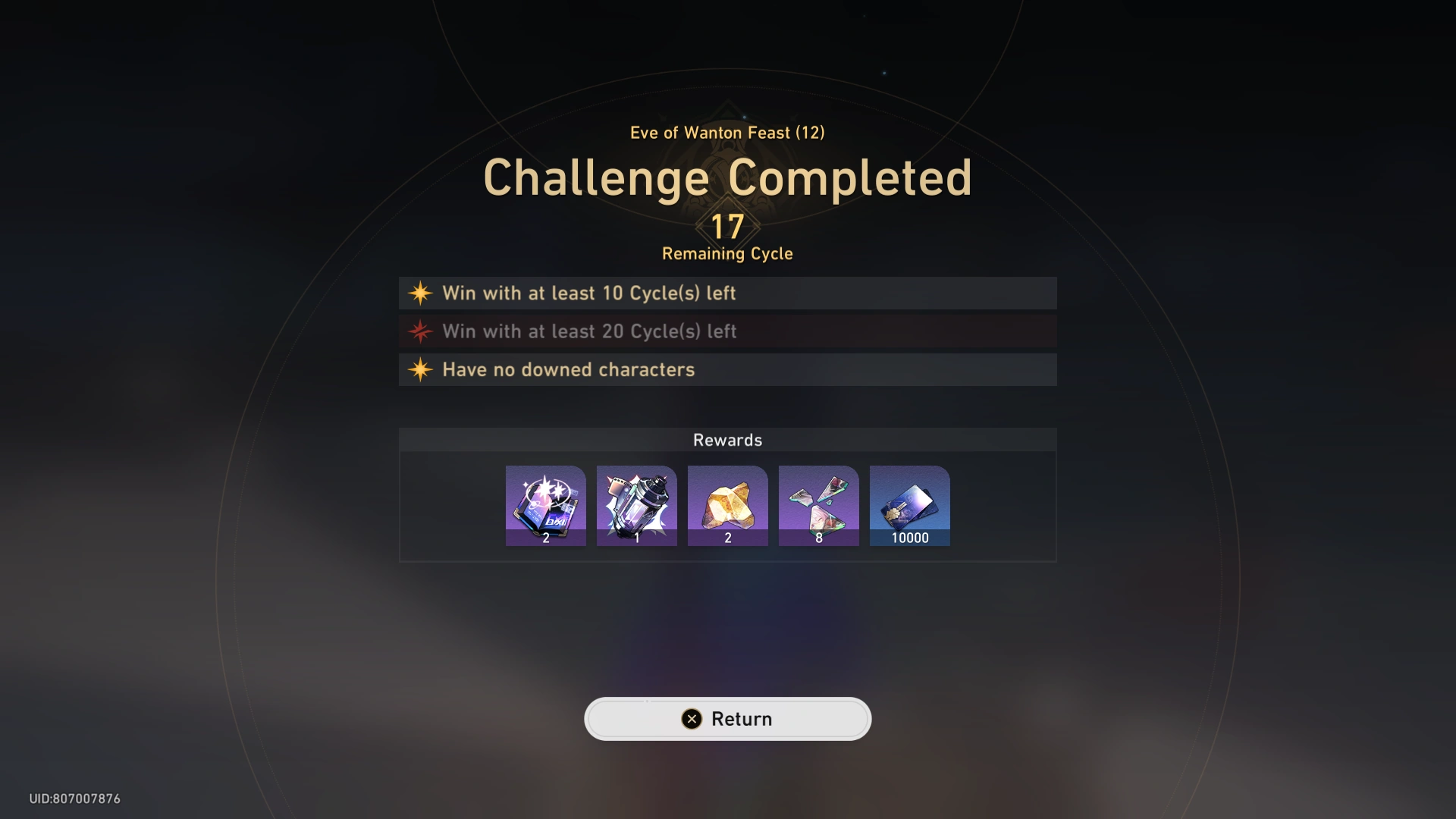Click the gold star beside the 10 Cycles objective
This screenshot has height=819, width=1456.
(420, 293)
